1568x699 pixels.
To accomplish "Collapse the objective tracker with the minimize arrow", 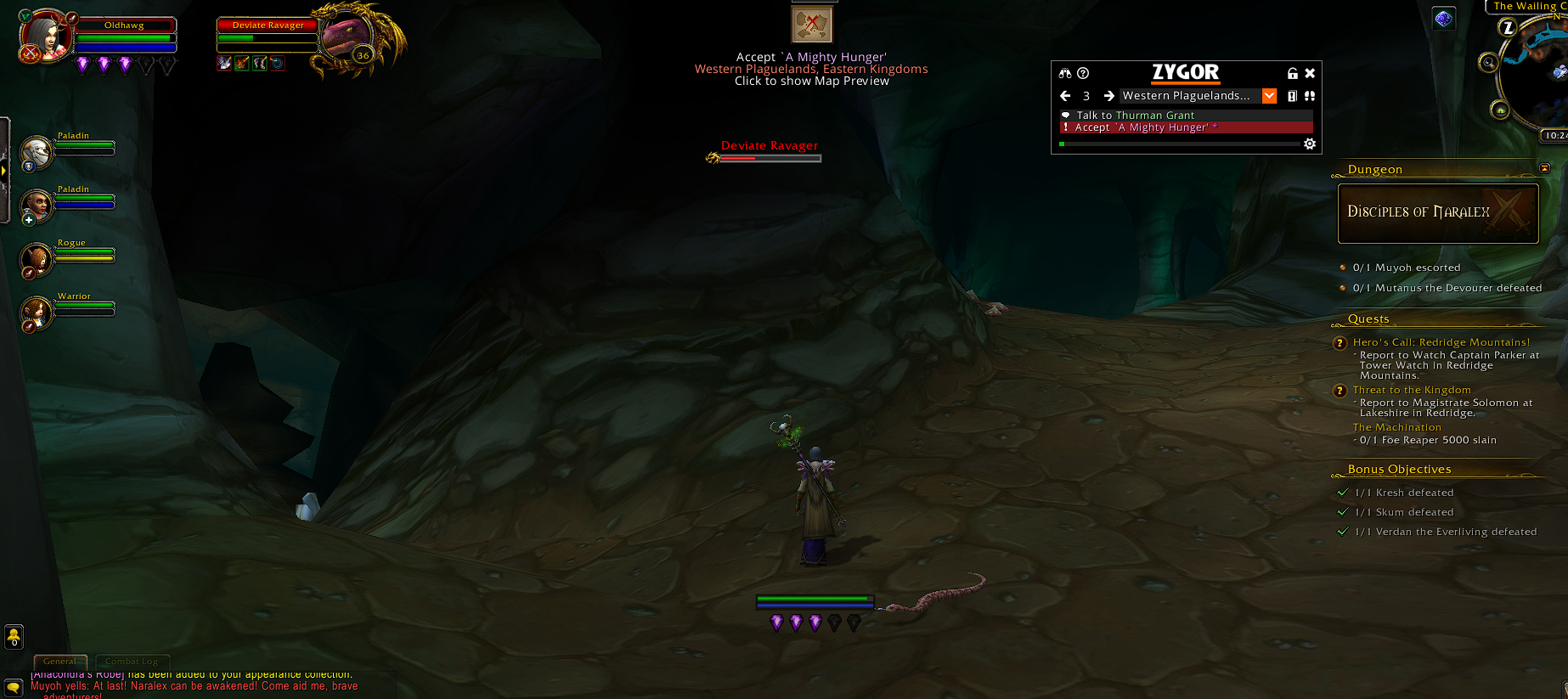I will coord(1544,168).
